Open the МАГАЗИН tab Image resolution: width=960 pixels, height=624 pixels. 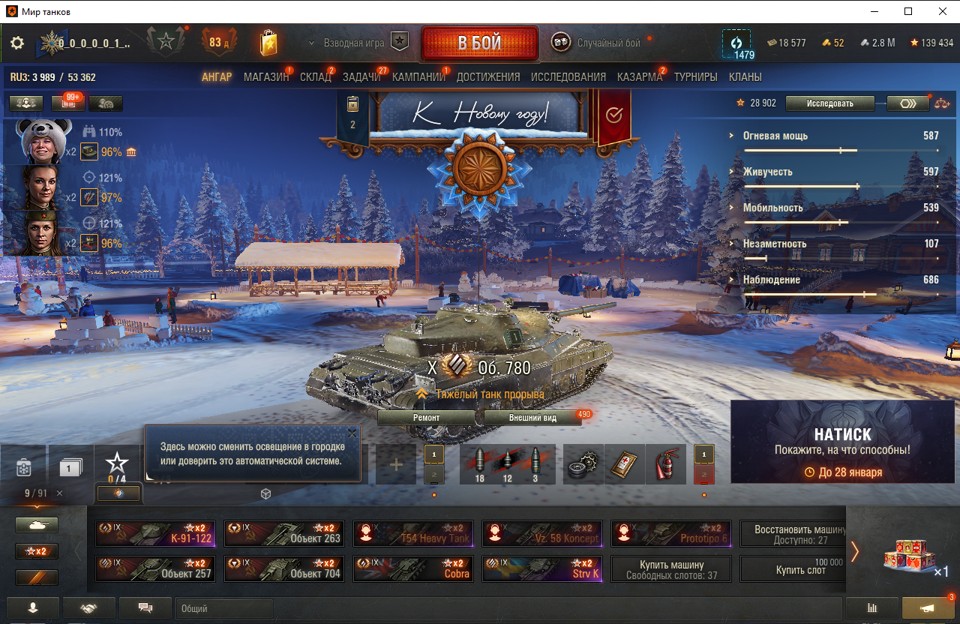tap(266, 77)
